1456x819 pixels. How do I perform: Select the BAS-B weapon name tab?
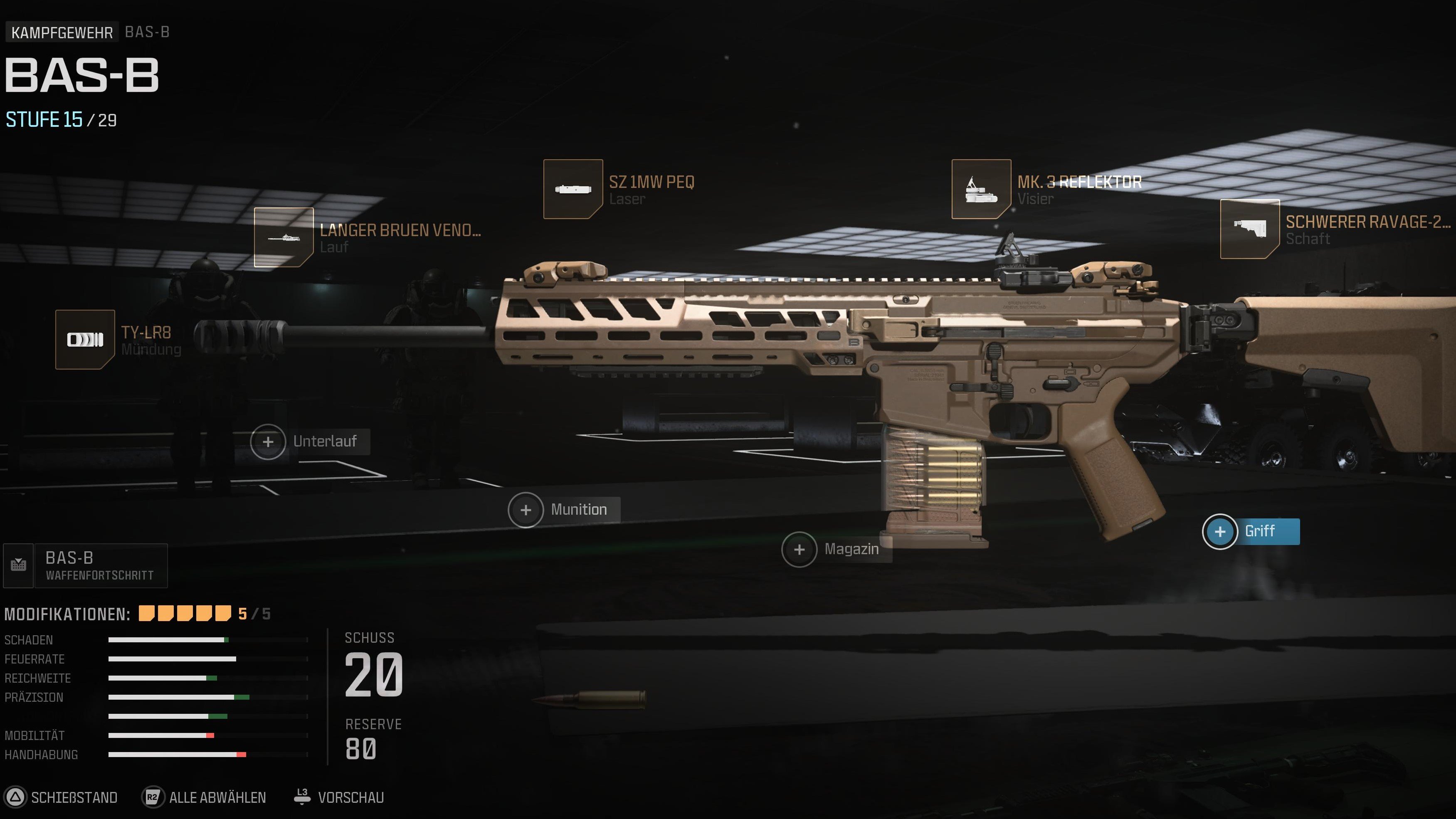coord(147,32)
